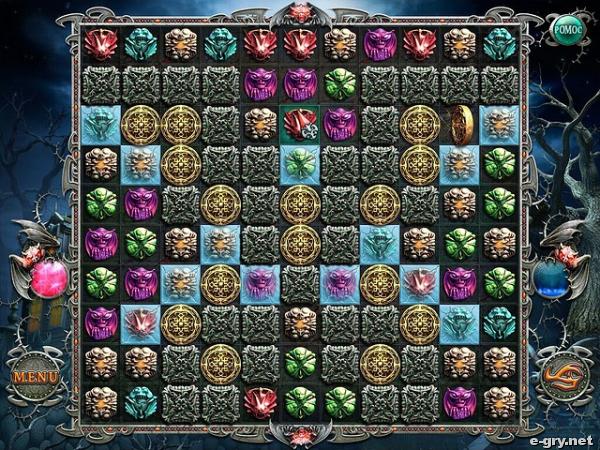Image resolution: width=600 pixels, height=450 pixels.
Task: Select the spinning gold coin tile
Action: tap(459, 122)
